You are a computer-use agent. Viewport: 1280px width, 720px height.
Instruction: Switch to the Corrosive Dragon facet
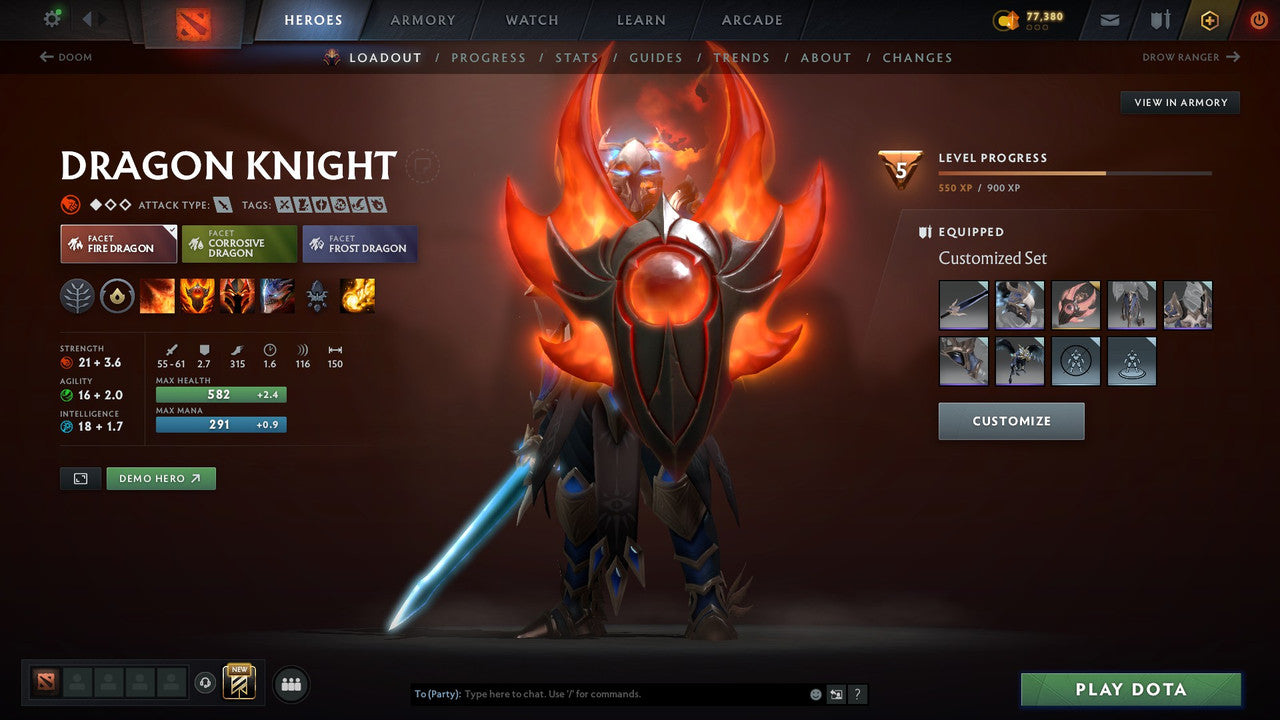pyautogui.click(x=239, y=243)
